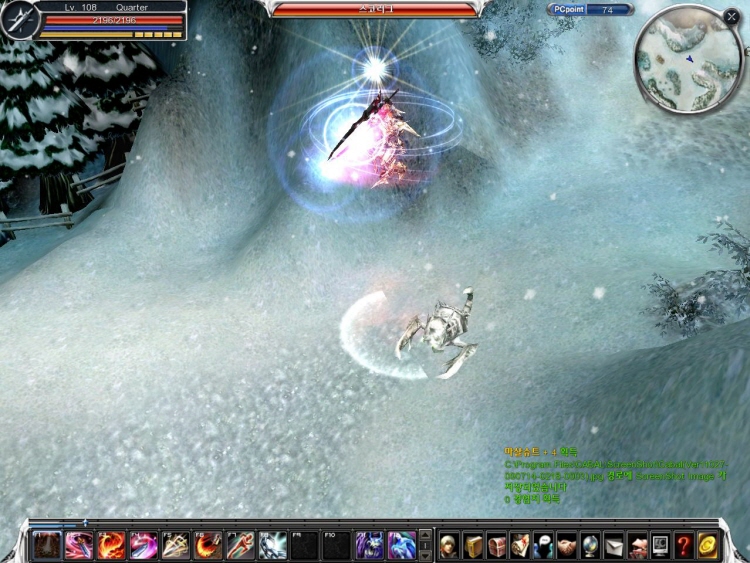Open the envelope mail icon
This screenshot has height=563, width=750.
click(x=614, y=545)
